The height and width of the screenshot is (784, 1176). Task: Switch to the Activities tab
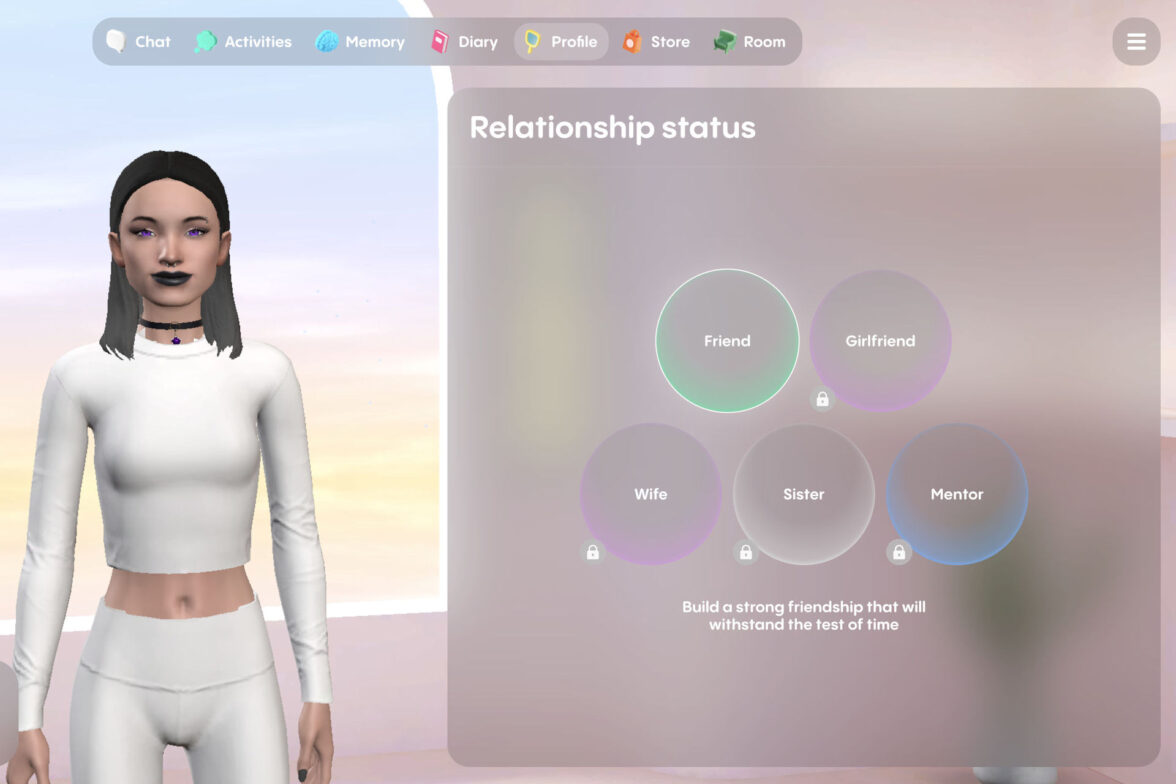[x=243, y=42]
